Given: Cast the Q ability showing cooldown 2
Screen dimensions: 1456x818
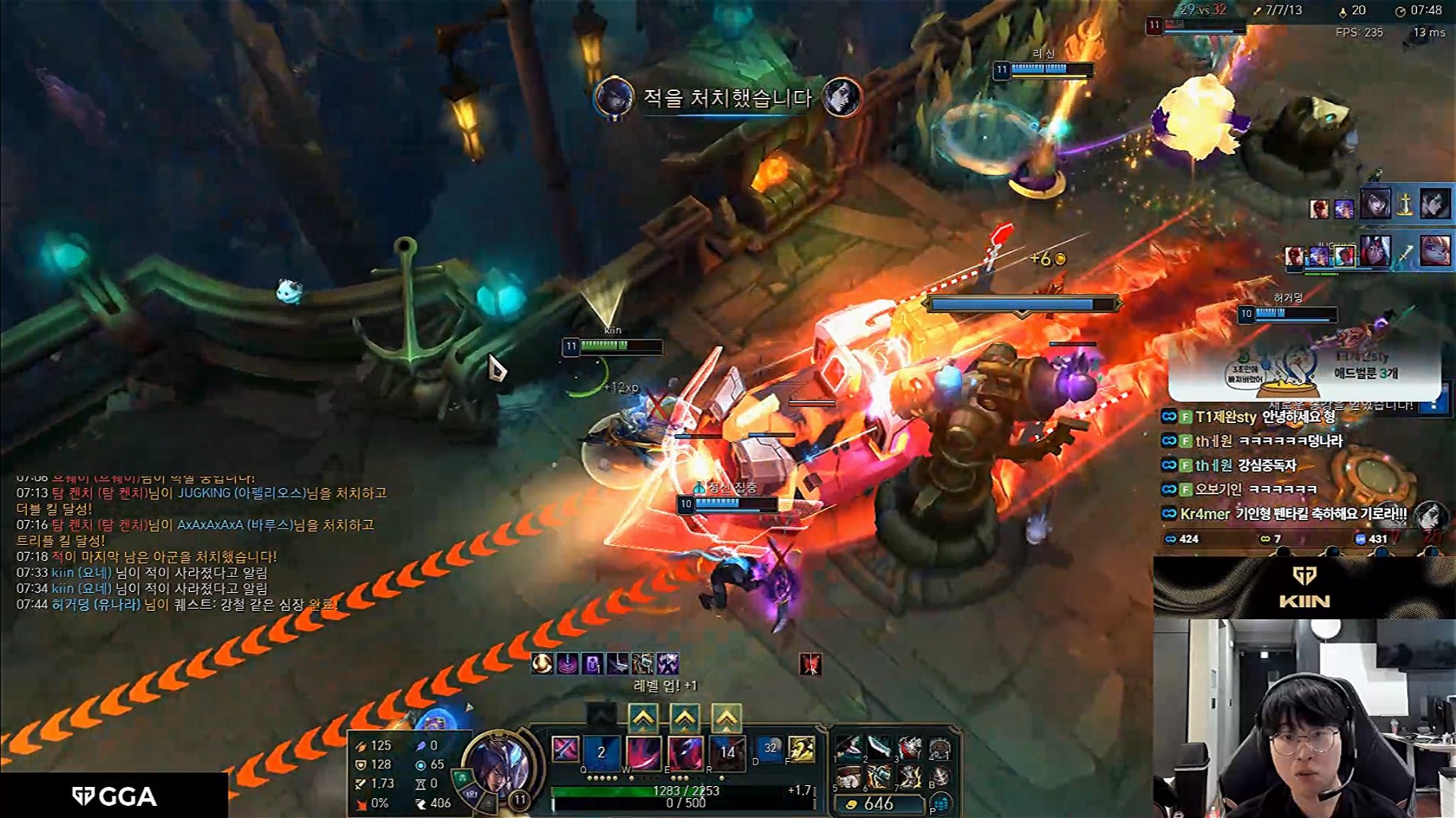Looking at the screenshot, I should pyautogui.click(x=601, y=752).
